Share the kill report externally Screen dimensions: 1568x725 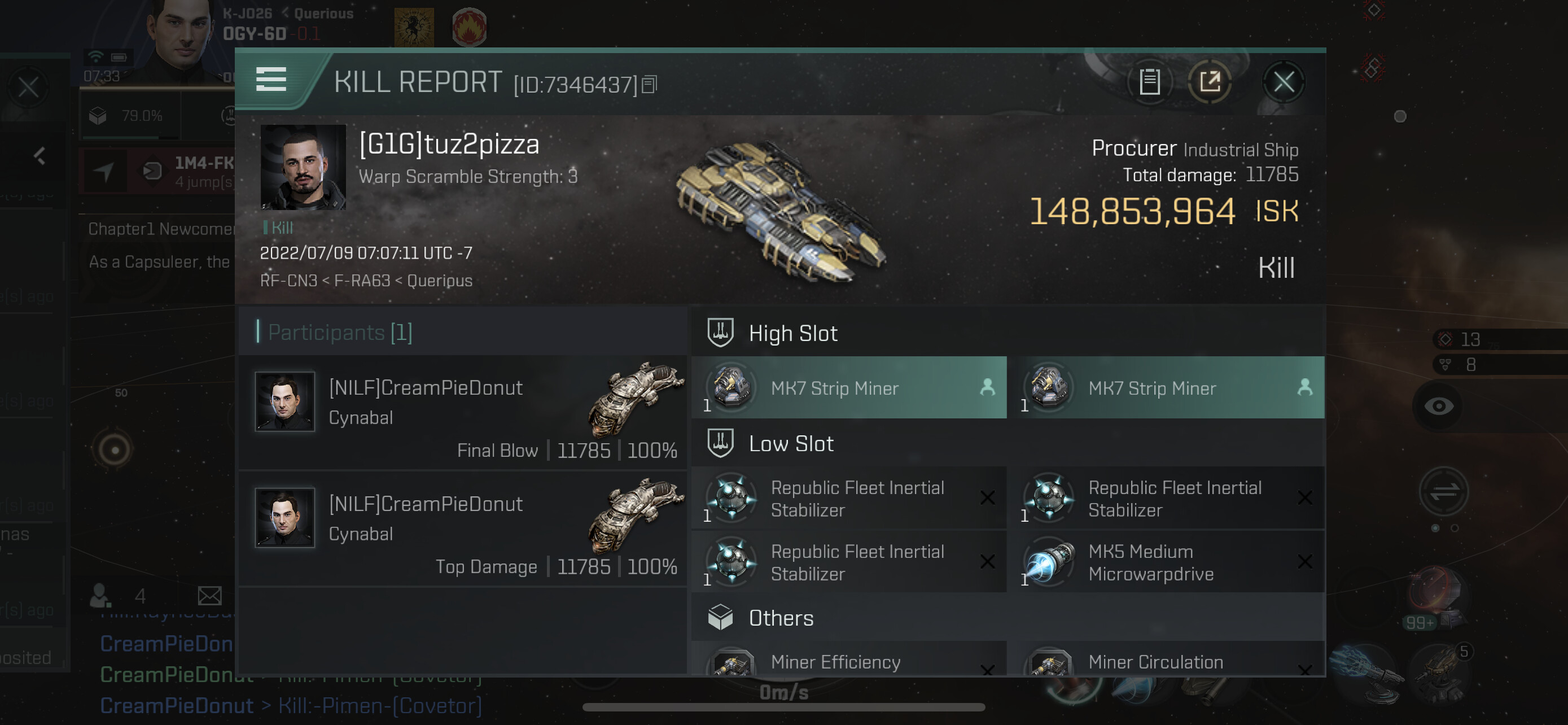[1210, 81]
